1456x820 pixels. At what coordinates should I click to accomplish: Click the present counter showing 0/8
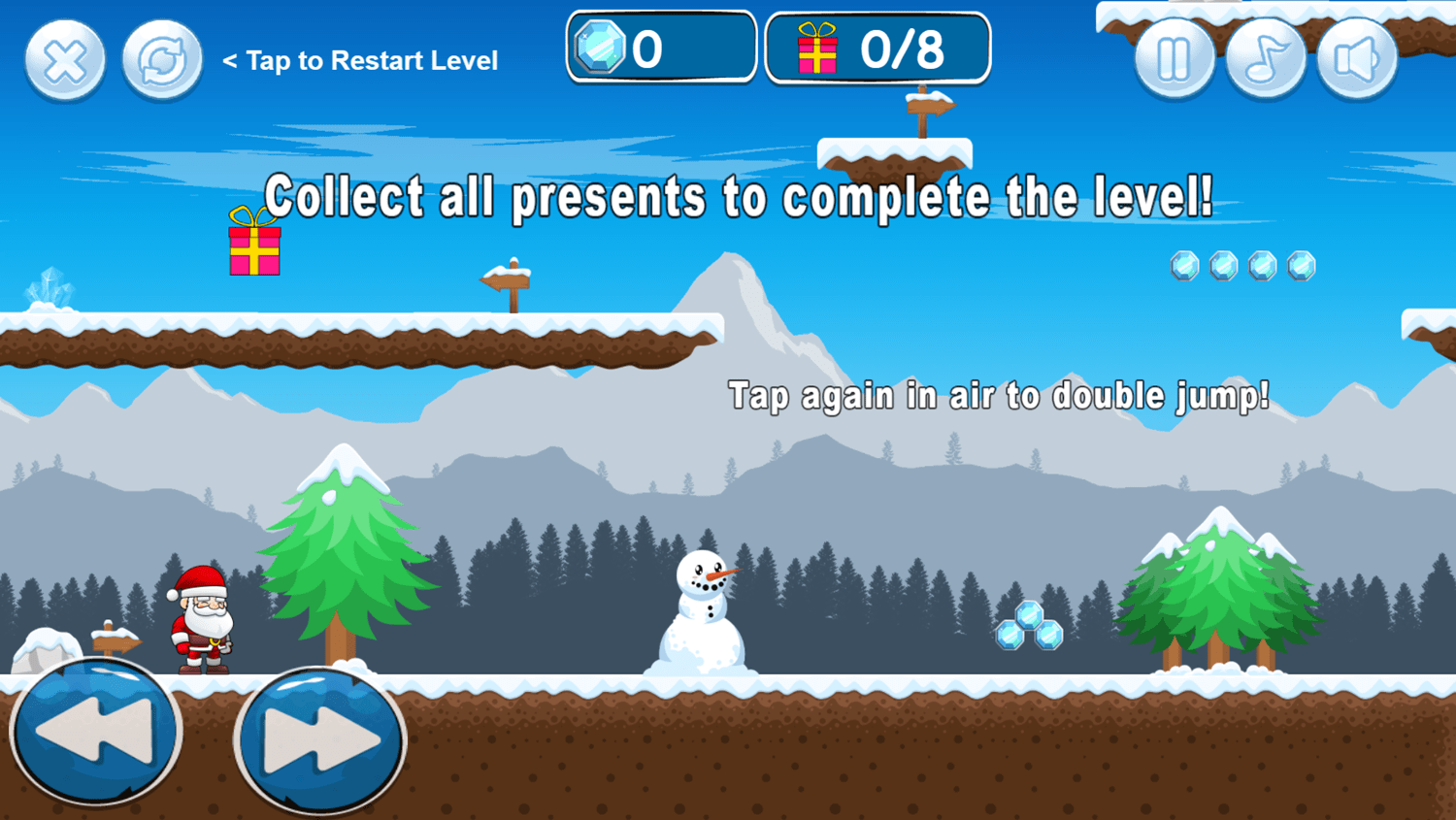877,47
